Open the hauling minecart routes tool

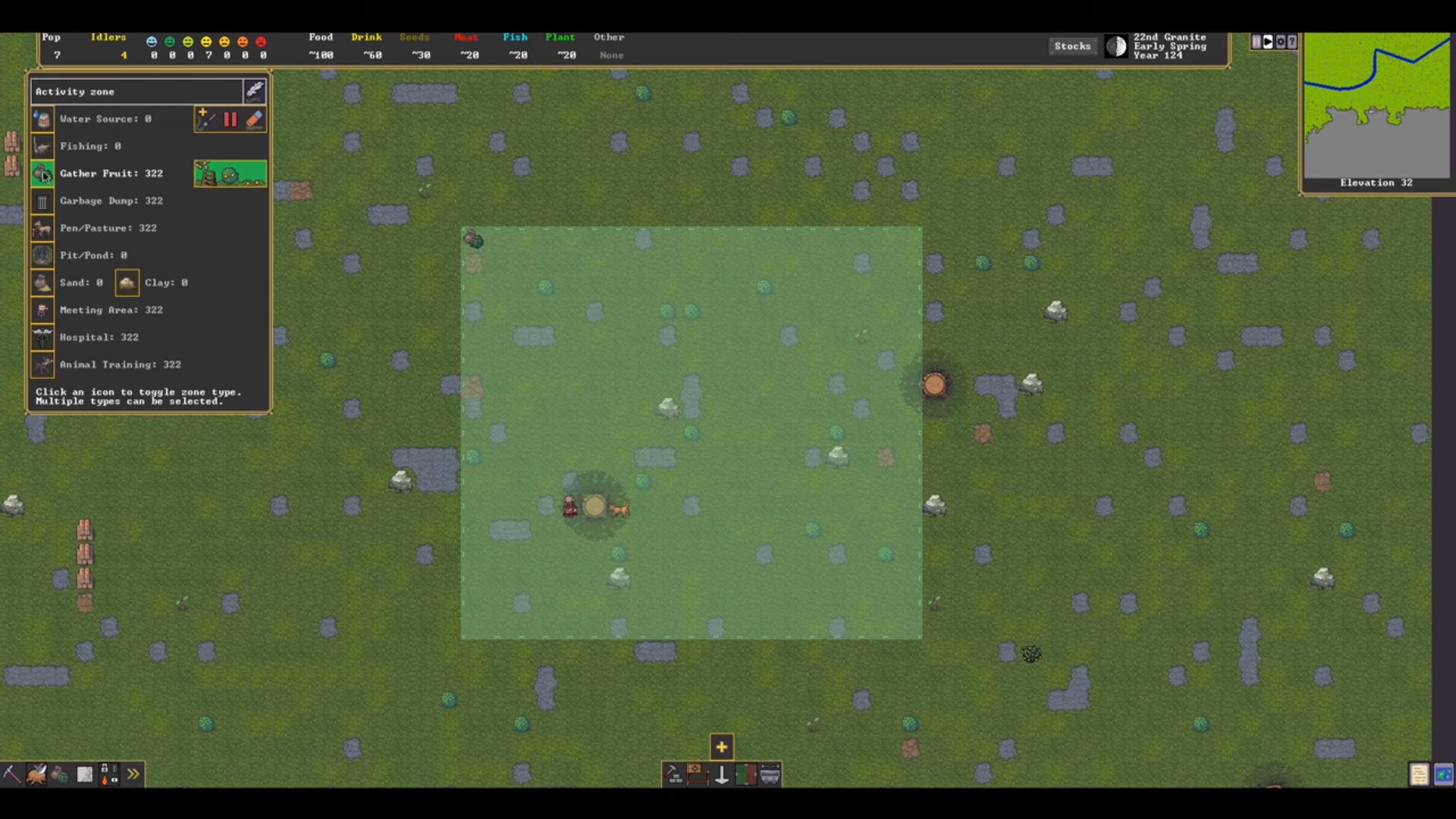(x=771, y=775)
